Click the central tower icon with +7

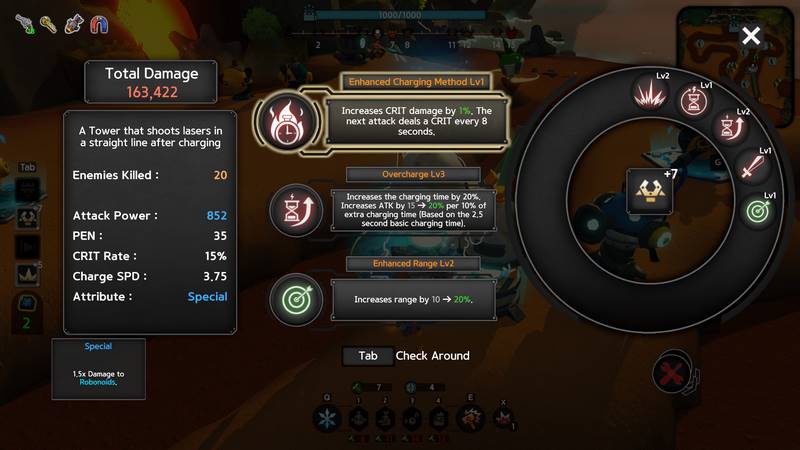coord(648,190)
